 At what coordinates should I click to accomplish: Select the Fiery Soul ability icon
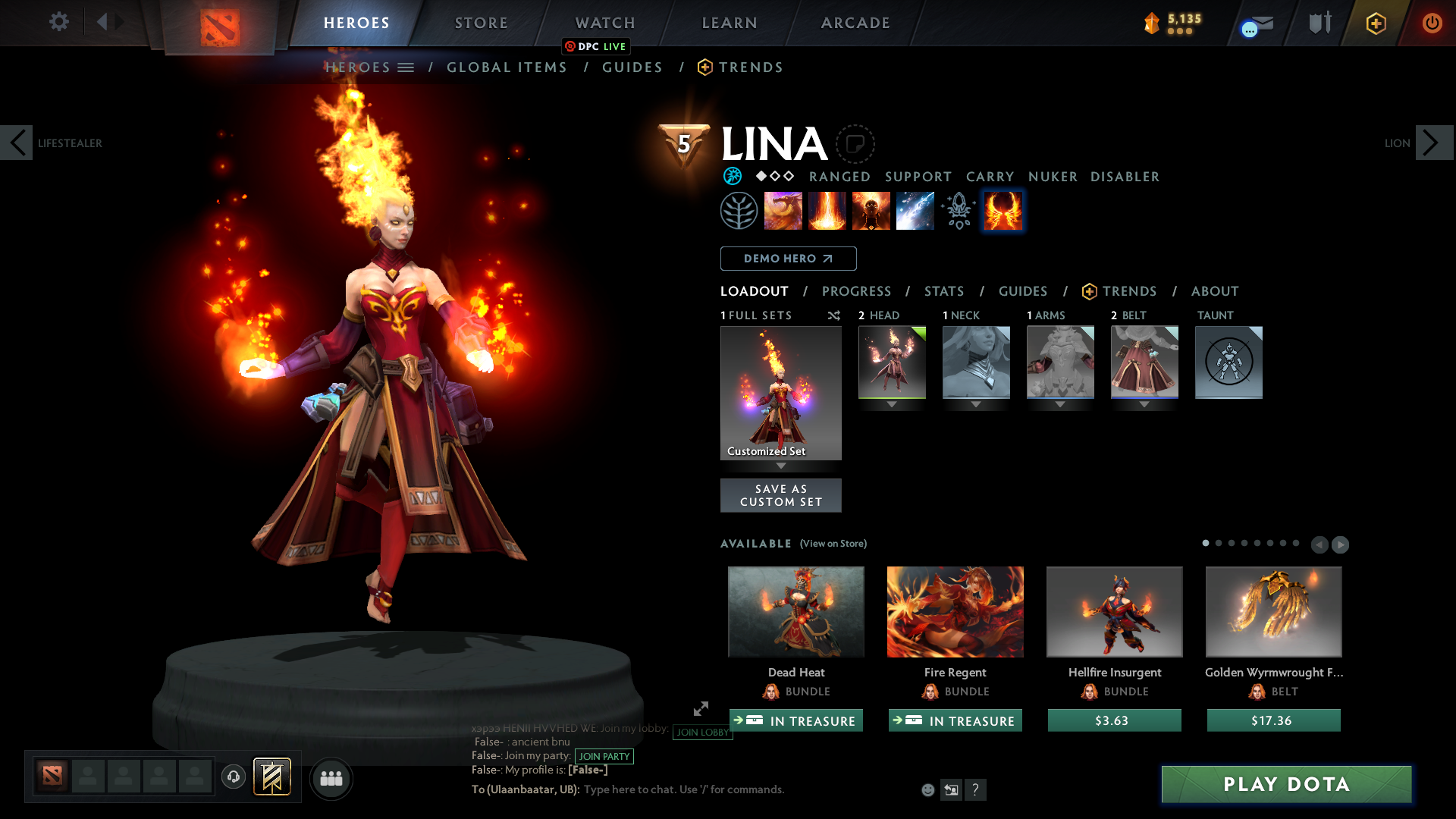coord(871,211)
